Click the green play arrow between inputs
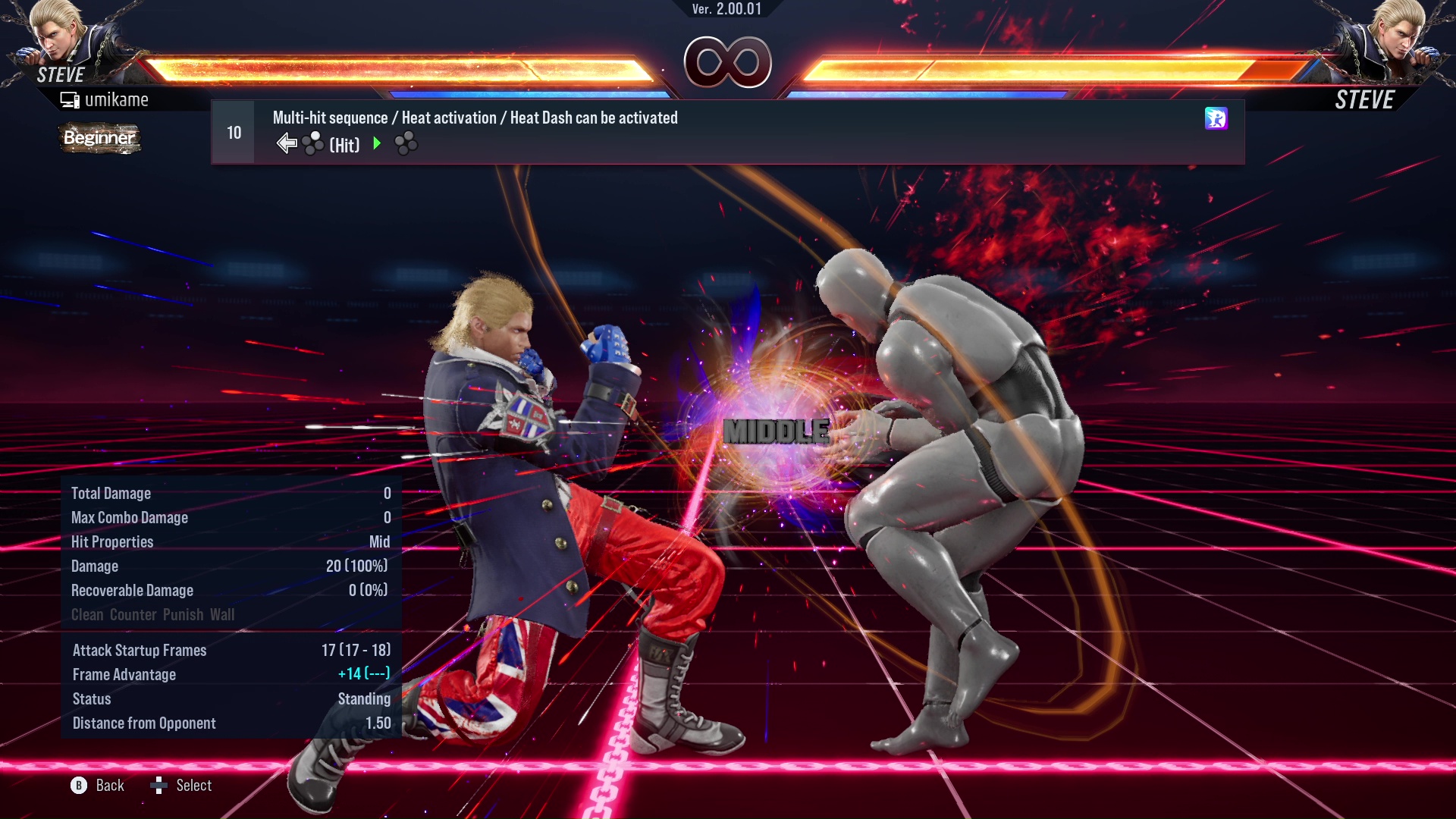The width and height of the screenshot is (1456, 819). pos(377,142)
